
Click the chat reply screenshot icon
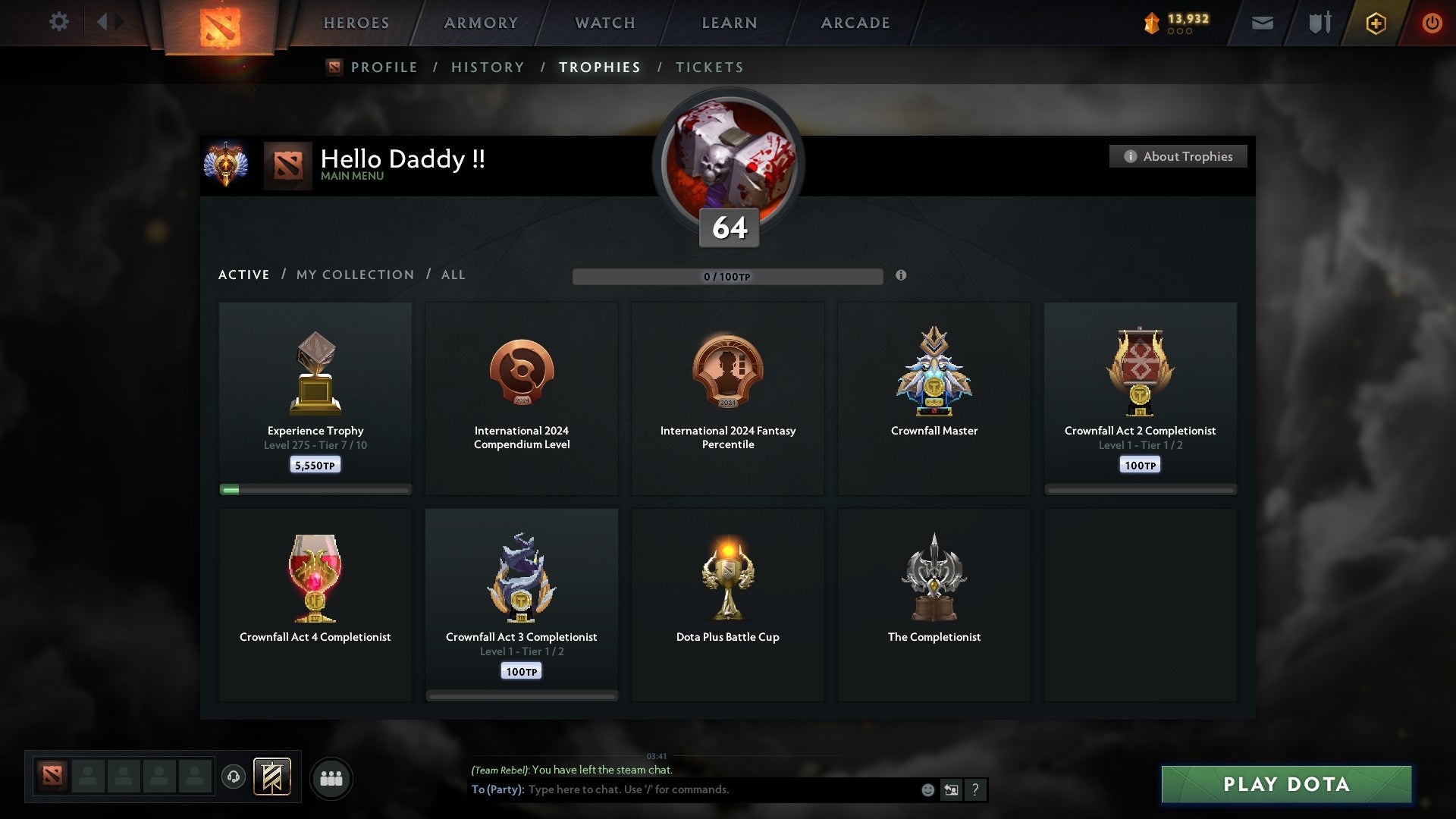pyautogui.click(x=951, y=789)
